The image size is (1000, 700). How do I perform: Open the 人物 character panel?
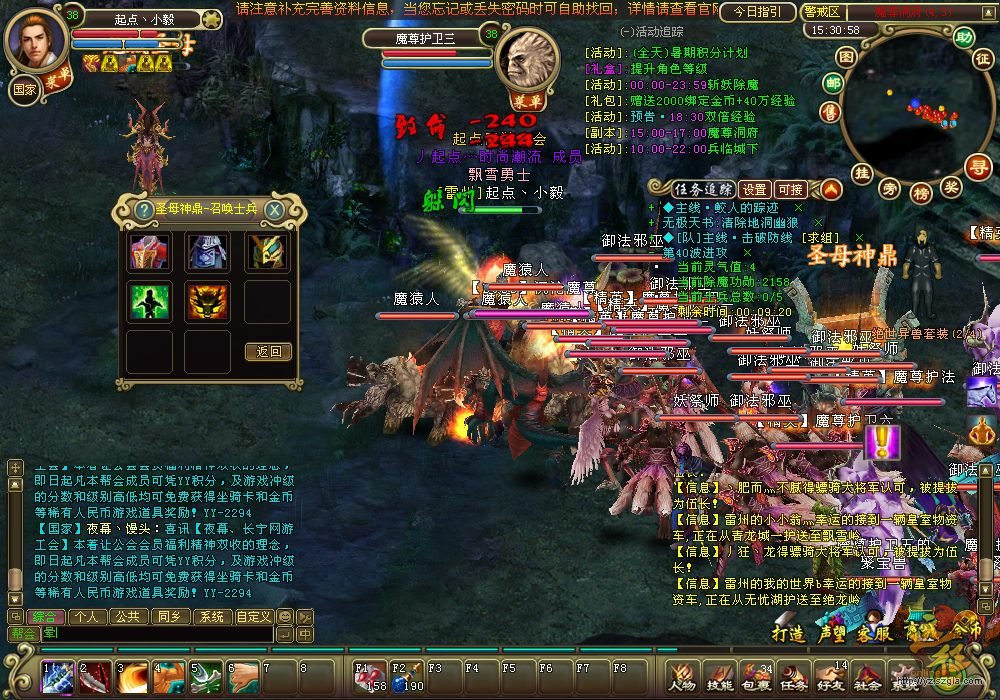click(683, 678)
